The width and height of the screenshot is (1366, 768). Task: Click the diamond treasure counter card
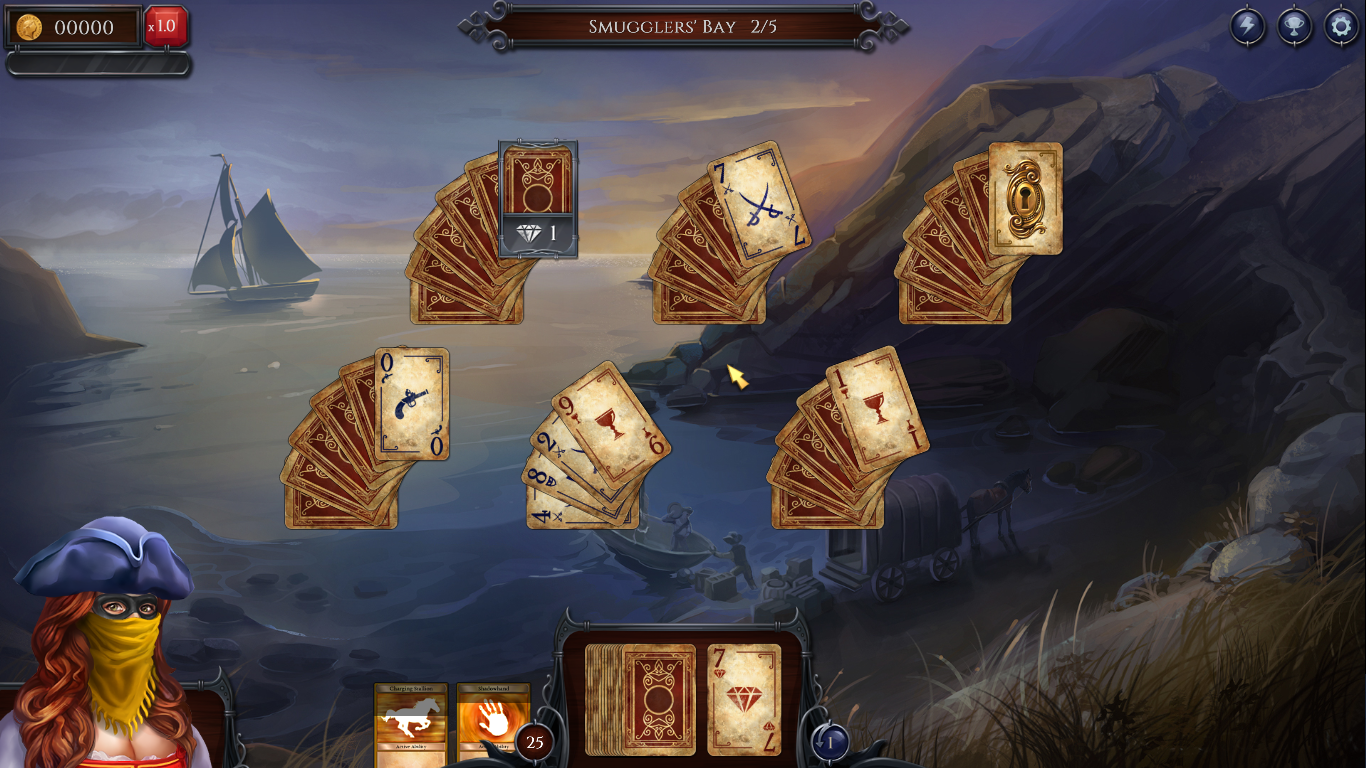tap(537, 200)
